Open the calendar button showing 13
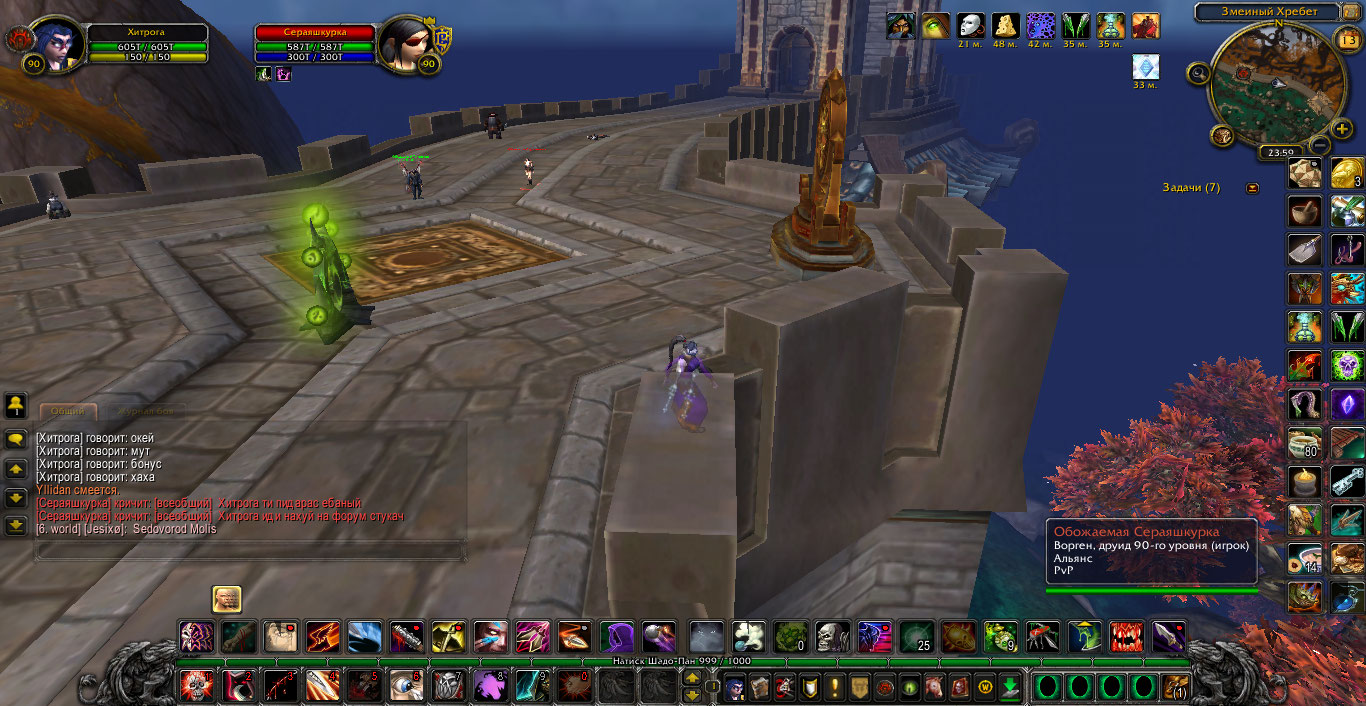 [x=1346, y=39]
